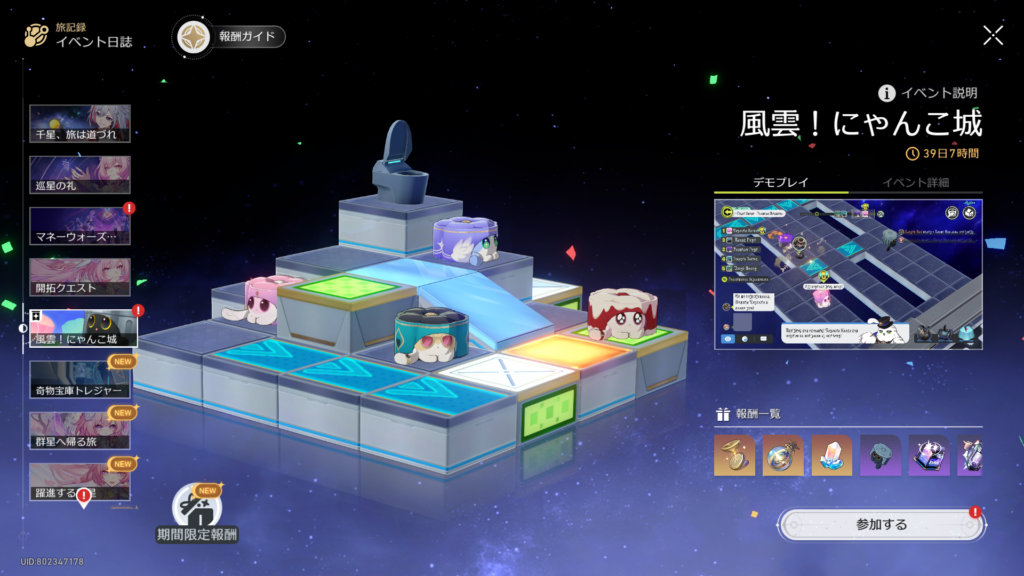Select the 風雲！にゃんこ城 event entry
Screen dimensions: 1024x576
(82, 330)
